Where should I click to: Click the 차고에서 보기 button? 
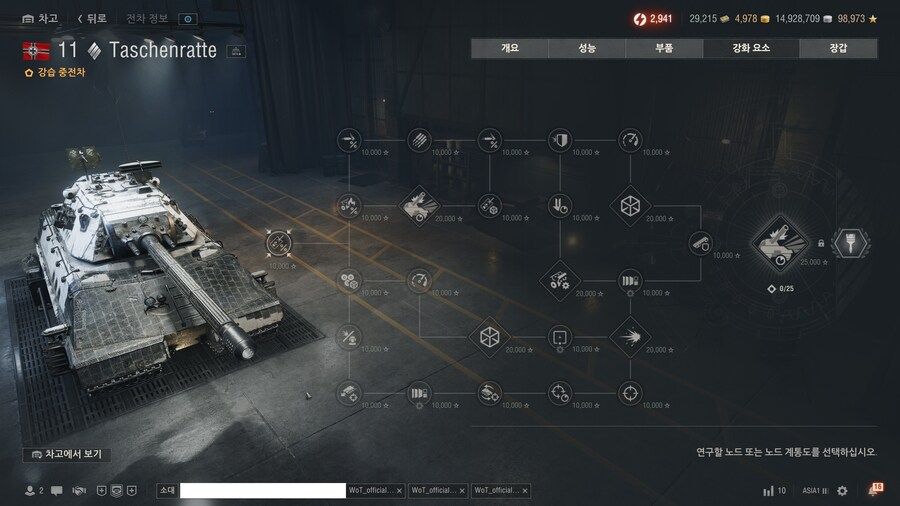coord(67,454)
